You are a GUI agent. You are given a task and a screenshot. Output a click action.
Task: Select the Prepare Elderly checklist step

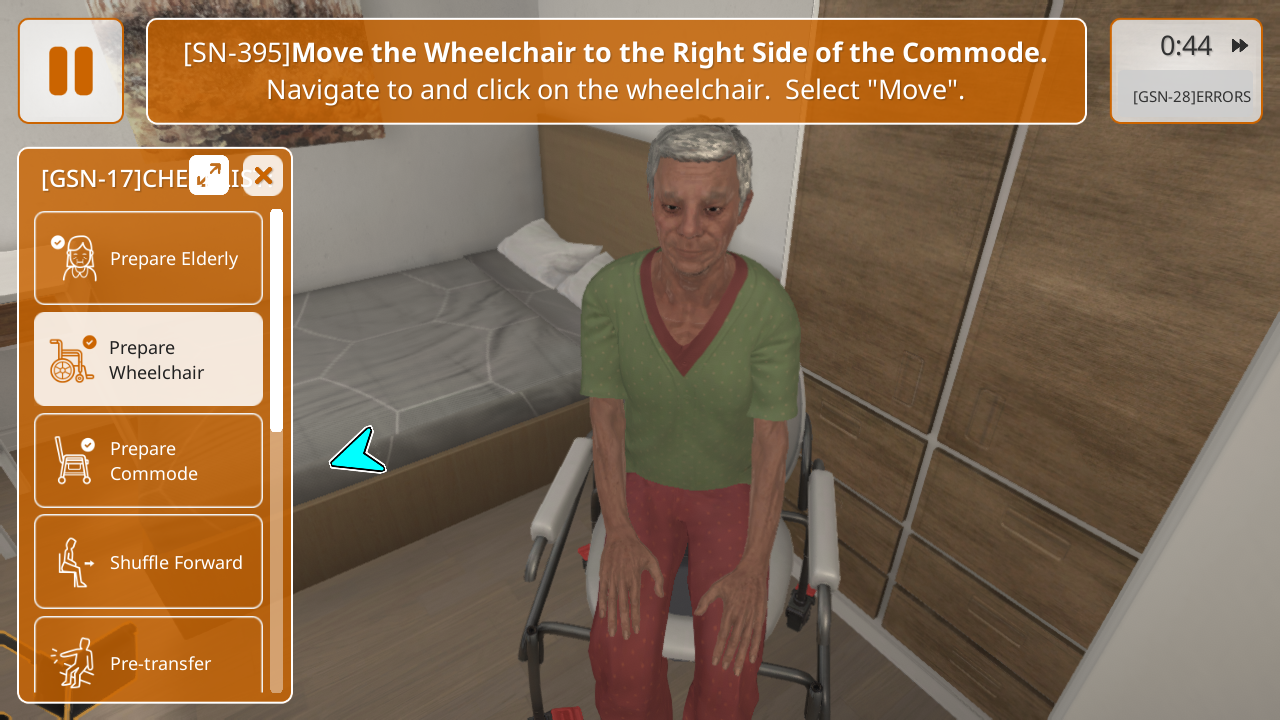(149, 258)
